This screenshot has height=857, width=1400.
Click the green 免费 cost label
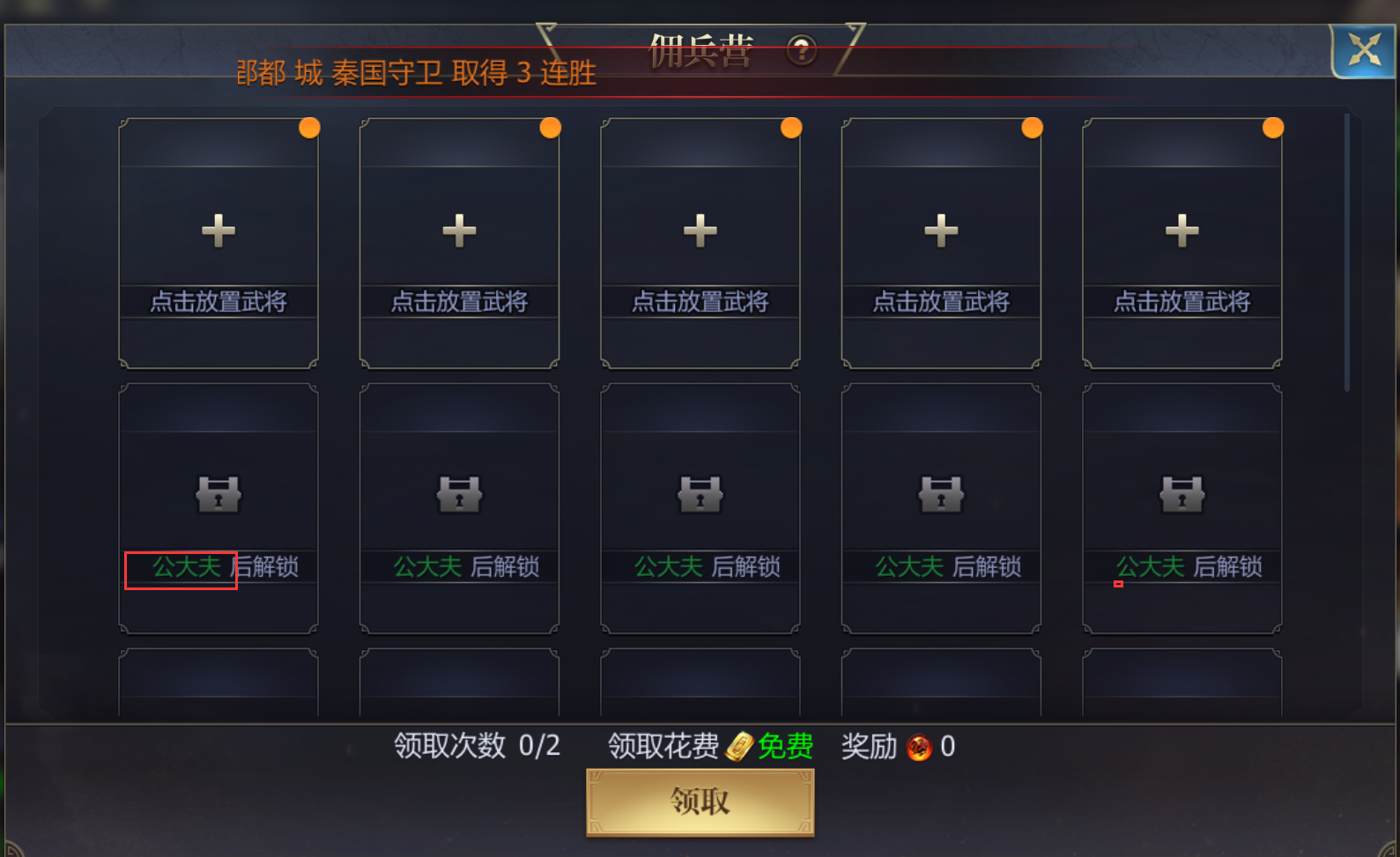pyautogui.click(x=787, y=746)
